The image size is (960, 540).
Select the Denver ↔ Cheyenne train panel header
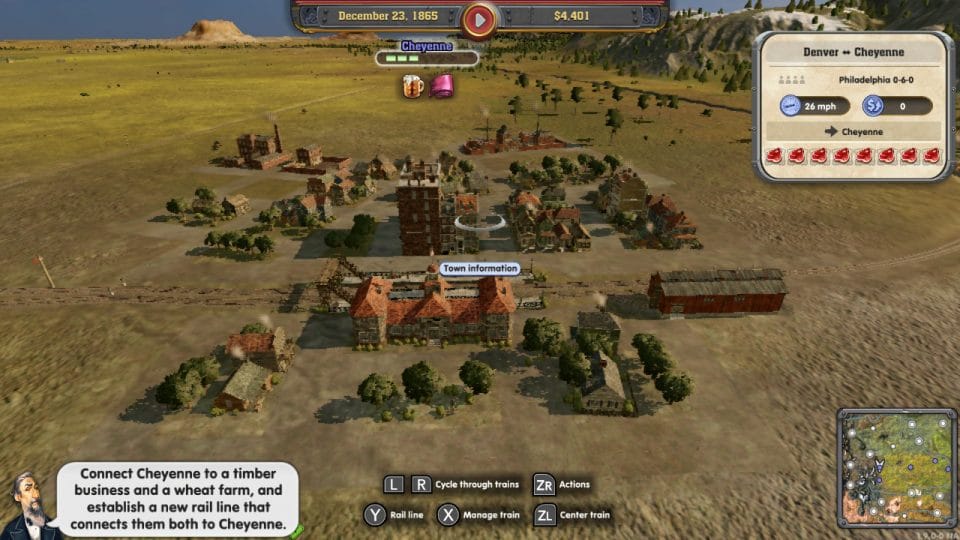coord(853,52)
